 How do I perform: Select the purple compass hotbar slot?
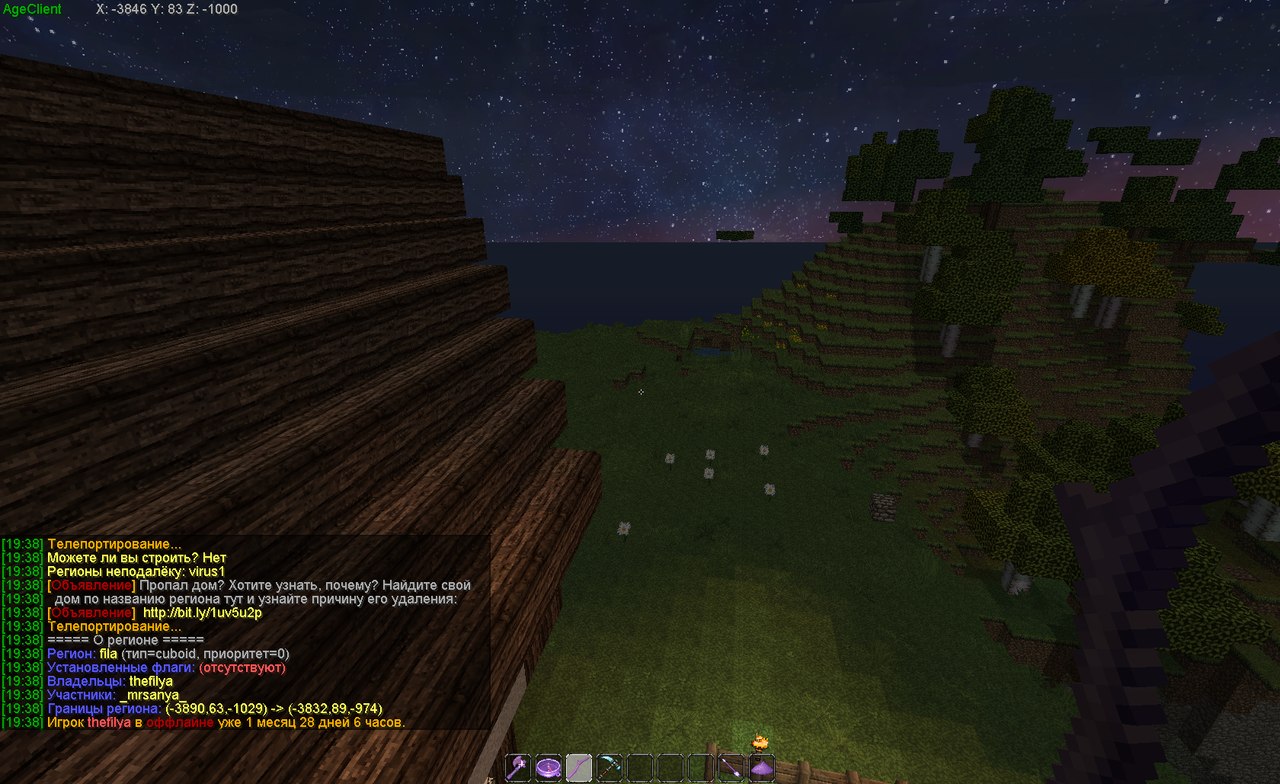(549, 767)
